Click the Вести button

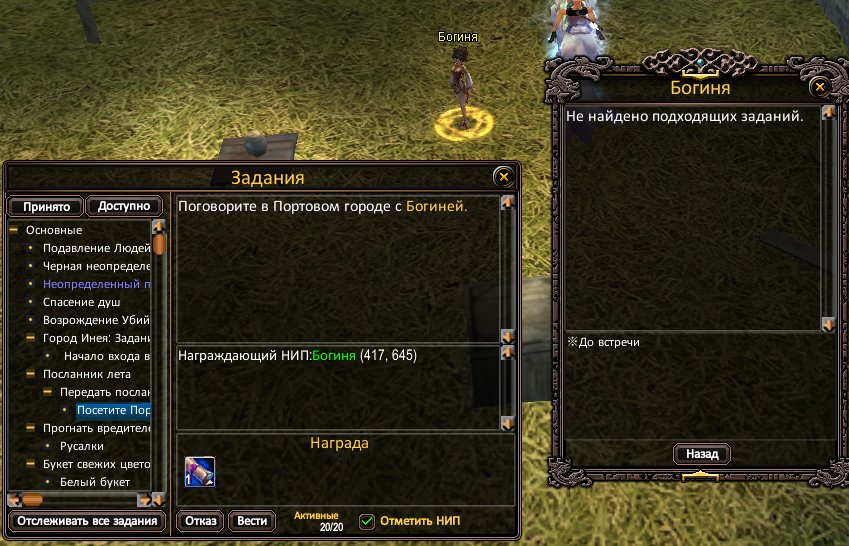point(252,521)
